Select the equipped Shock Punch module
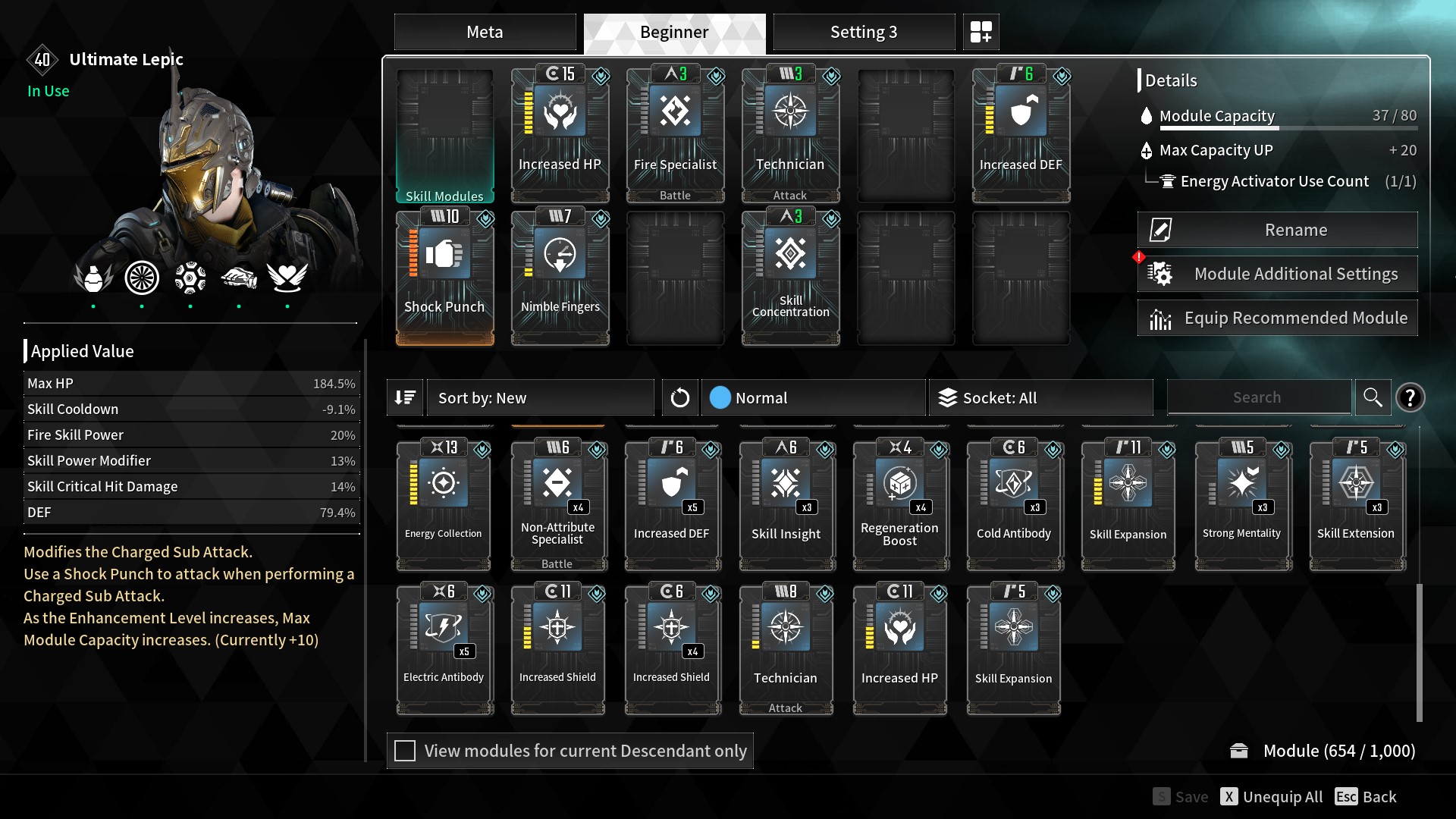Image resolution: width=1456 pixels, height=819 pixels. (444, 278)
